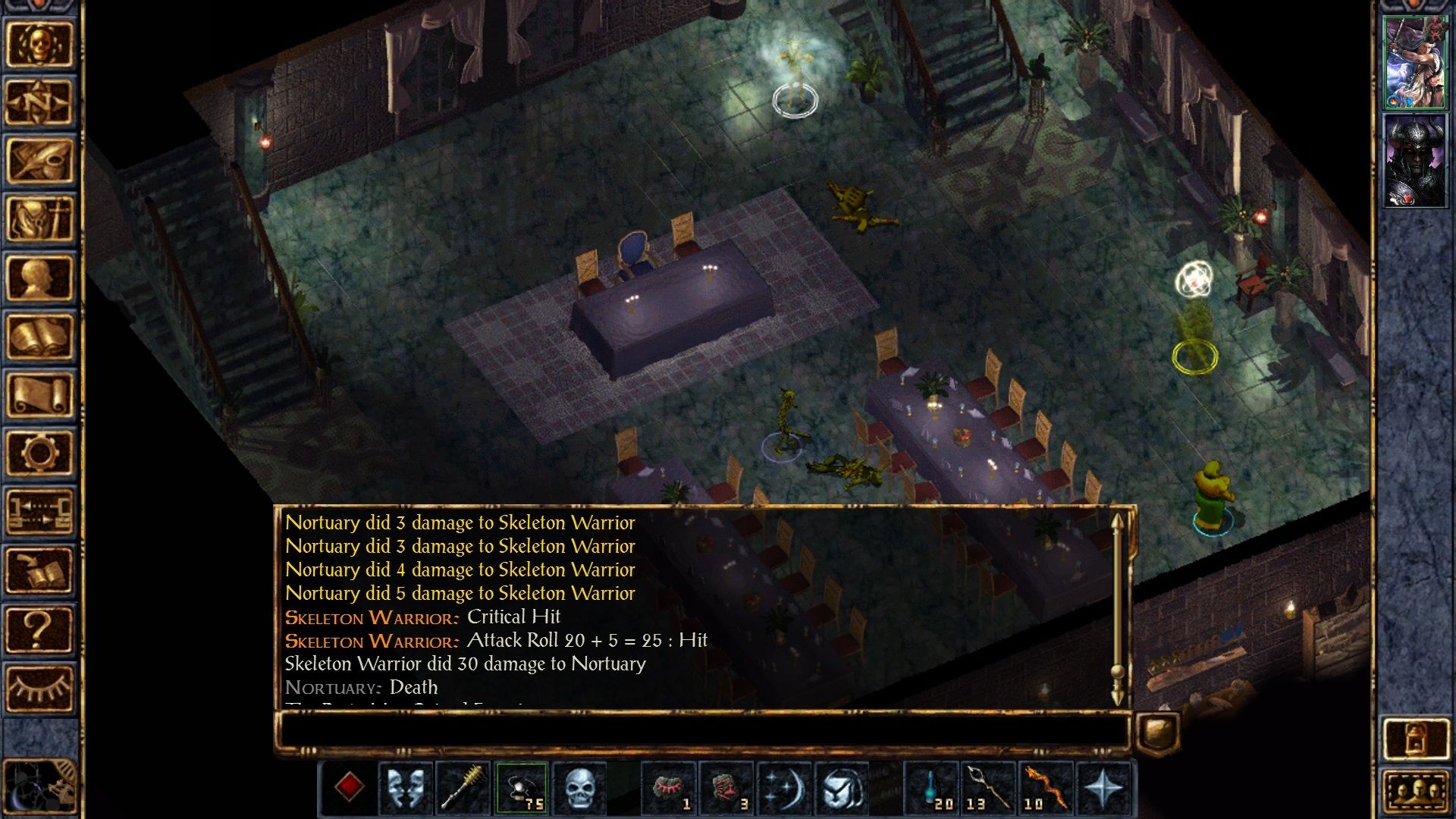Click the twin masks talk icon
Screen dimensions: 1456x819
(406, 788)
